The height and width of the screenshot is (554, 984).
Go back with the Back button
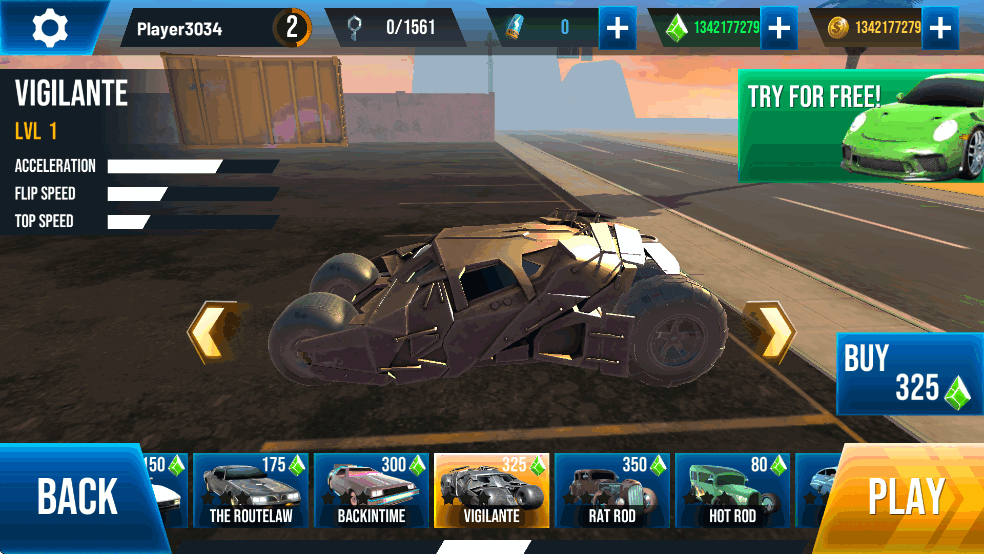click(78, 497)
